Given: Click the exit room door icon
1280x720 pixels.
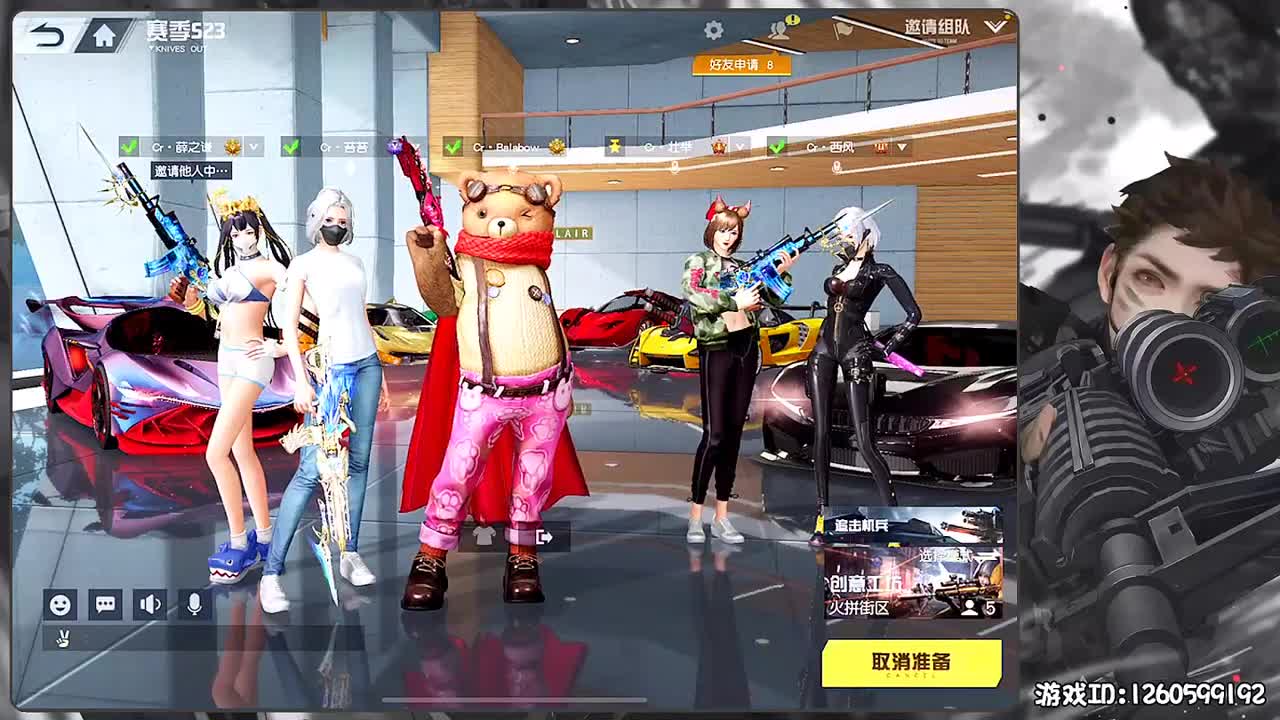Looking at the screenshot, I should click(x=542, y=537).
